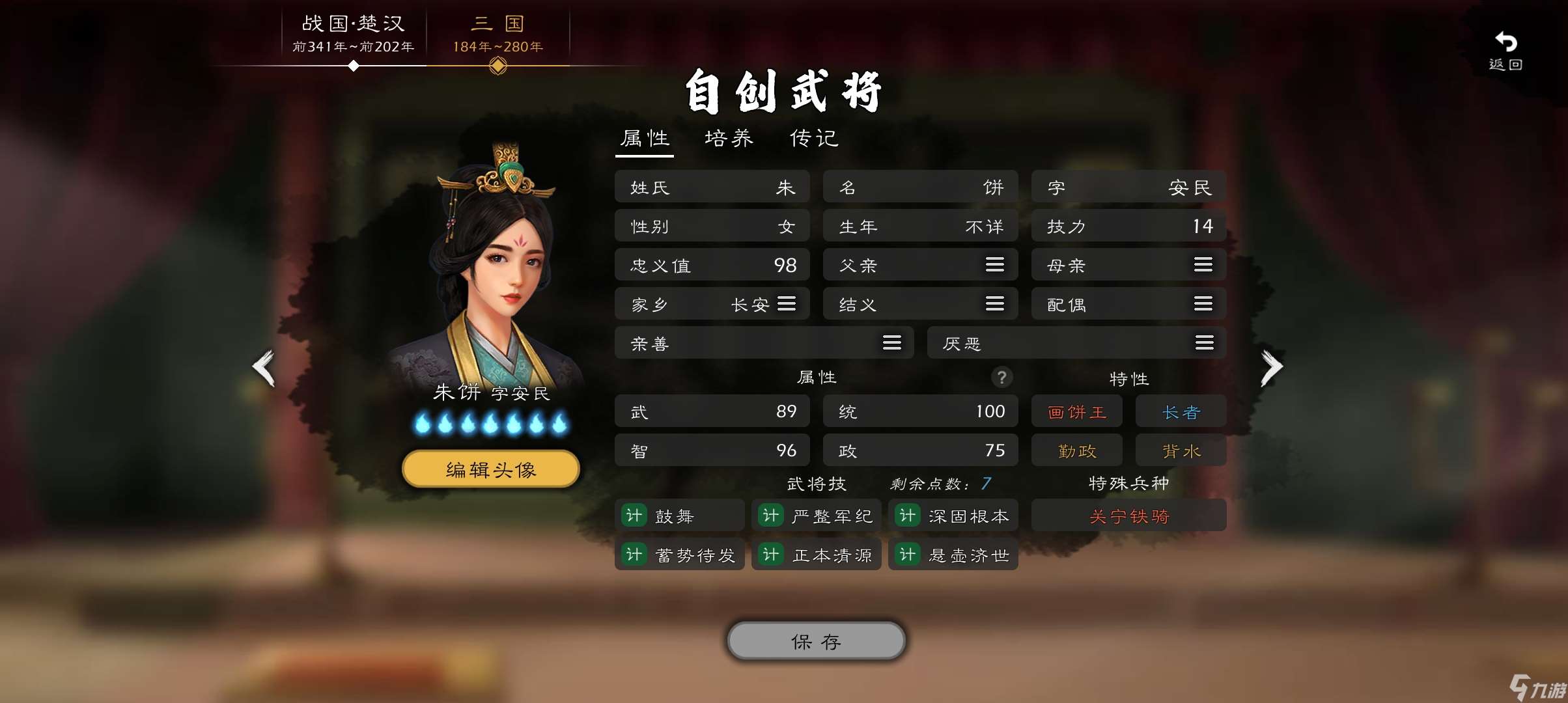Open the 亲善 selection menu
1568x703 pixels.
(891, 342)
